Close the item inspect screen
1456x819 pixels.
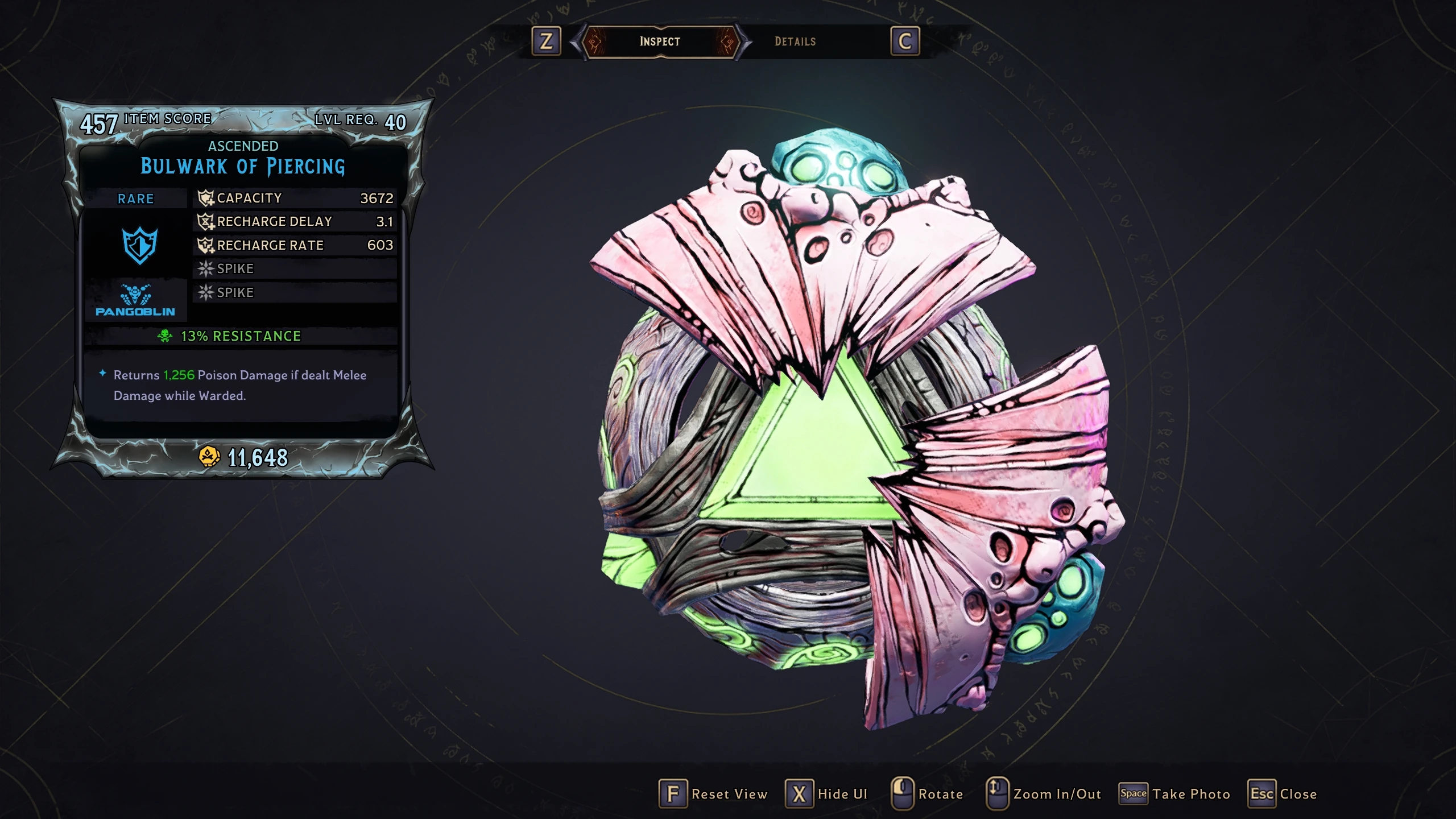click(1283, 793)
